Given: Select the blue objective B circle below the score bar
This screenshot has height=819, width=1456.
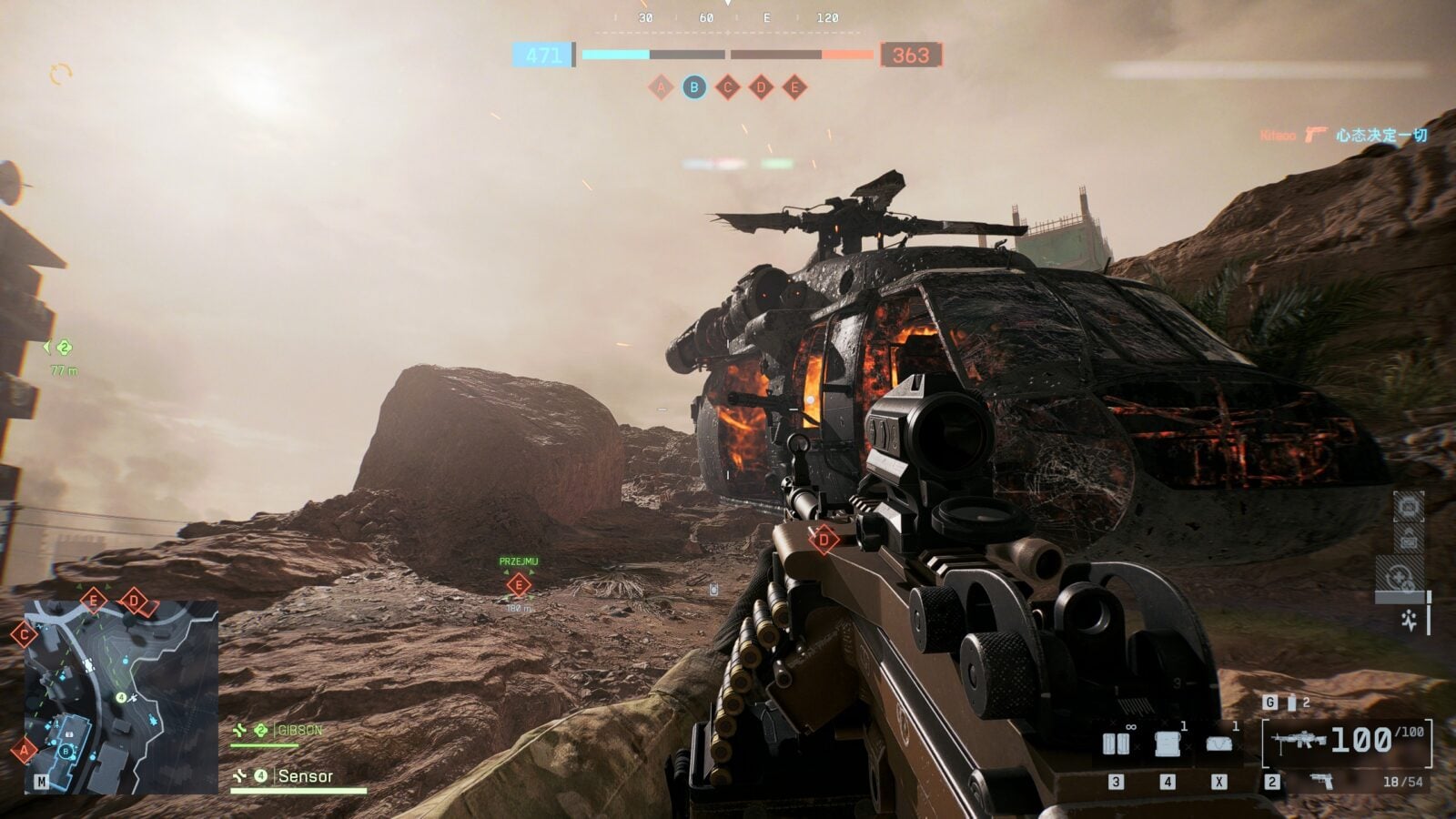Looking at the screenshot, I should click(694, 87).
